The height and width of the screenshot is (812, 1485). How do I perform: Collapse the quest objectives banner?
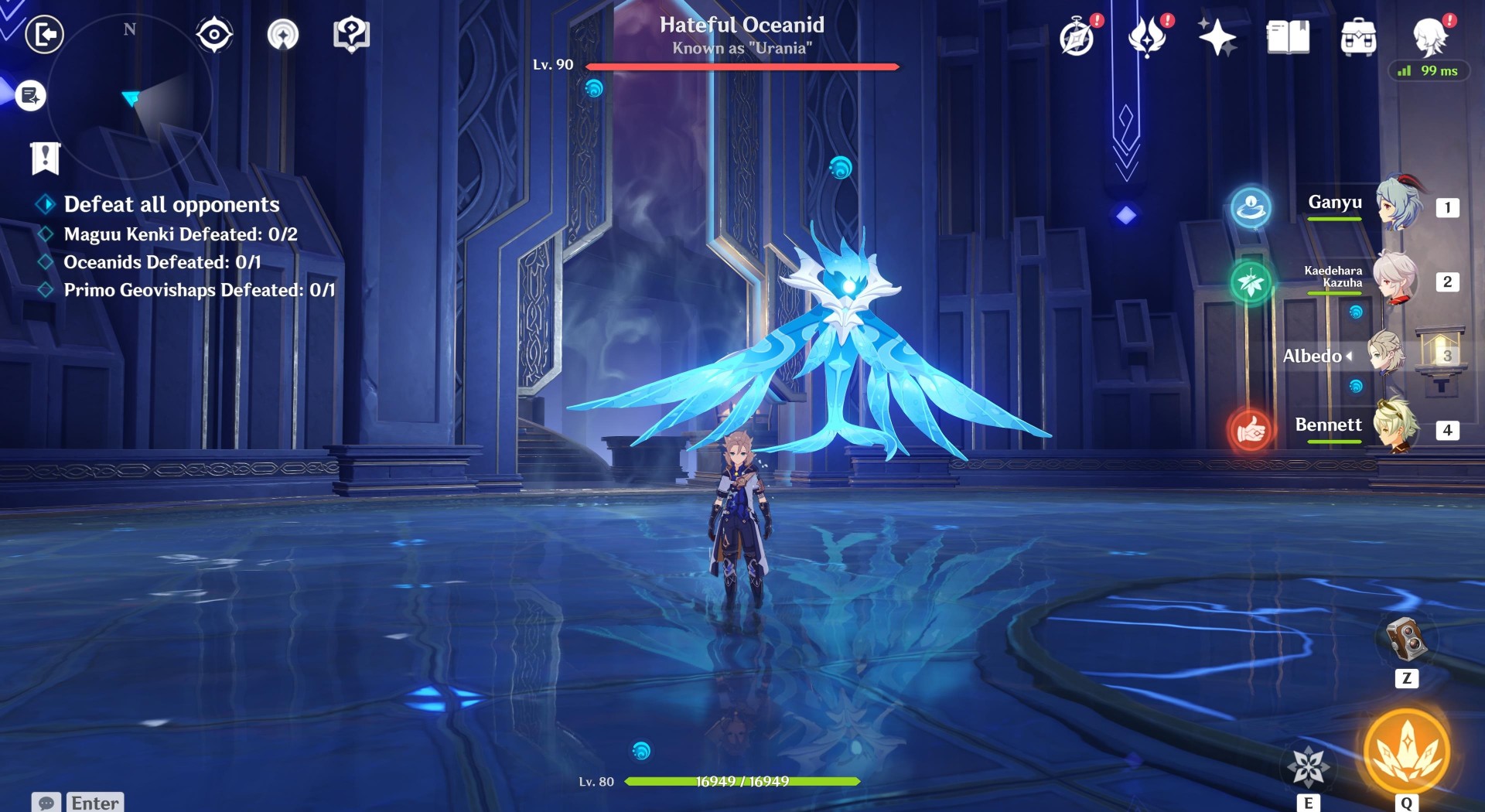pyautogui.click(x=46, y=159)
